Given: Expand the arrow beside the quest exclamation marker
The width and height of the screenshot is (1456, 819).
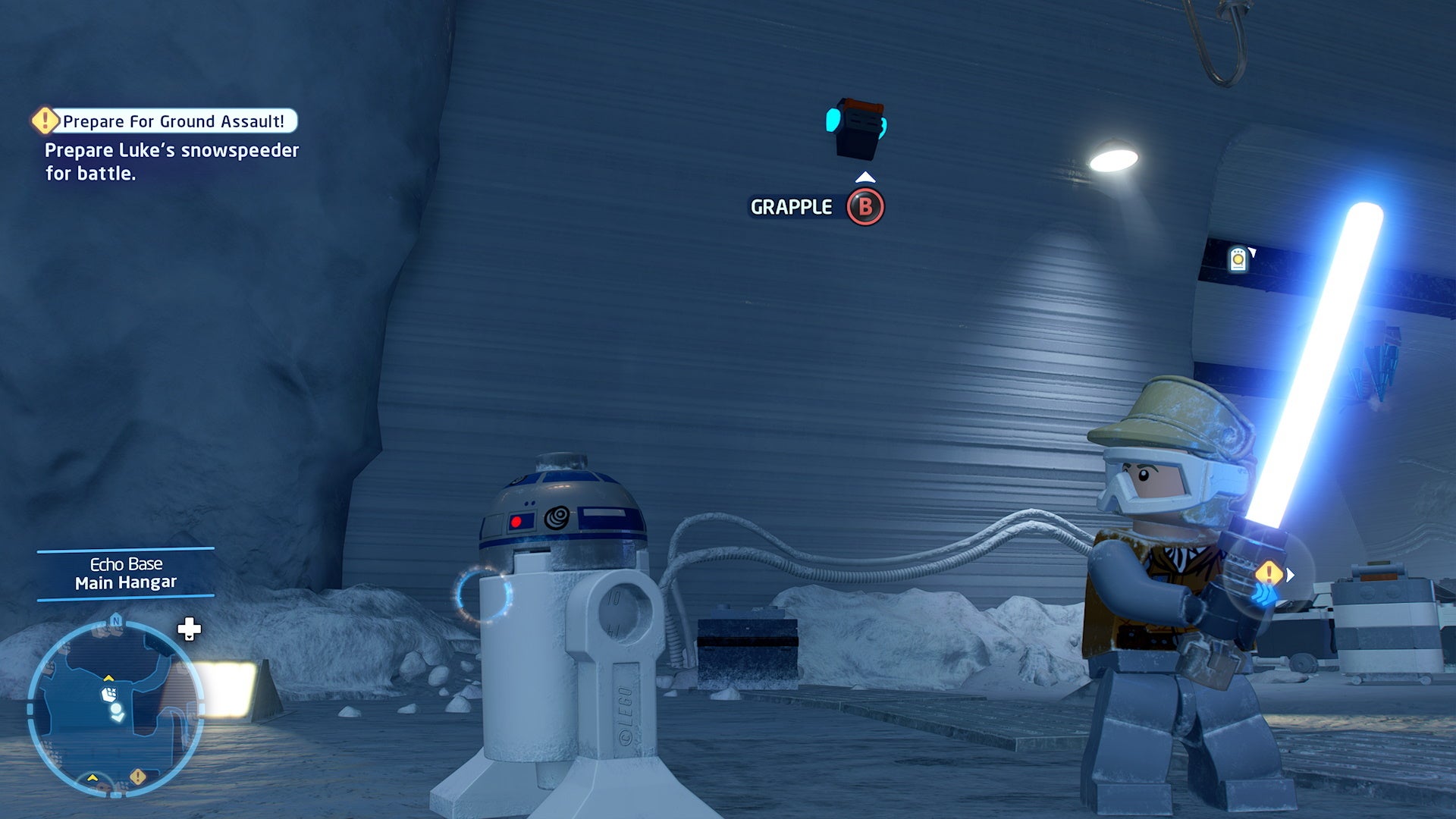Looking at the screenshot, I should pyautogui.click(x=1290, y=575).
